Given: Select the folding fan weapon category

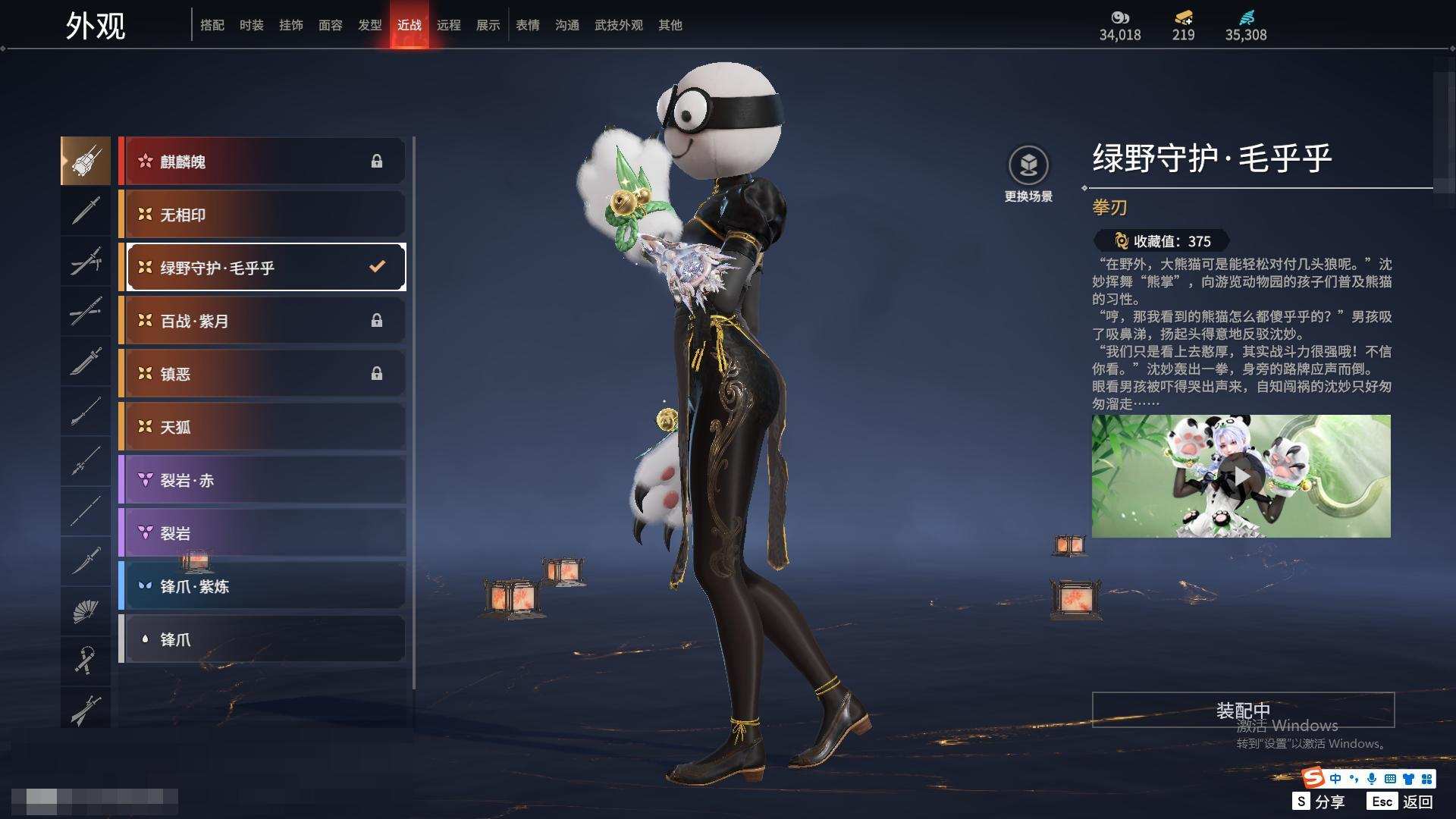Looking at the screenshot, I should coord(86,611).
